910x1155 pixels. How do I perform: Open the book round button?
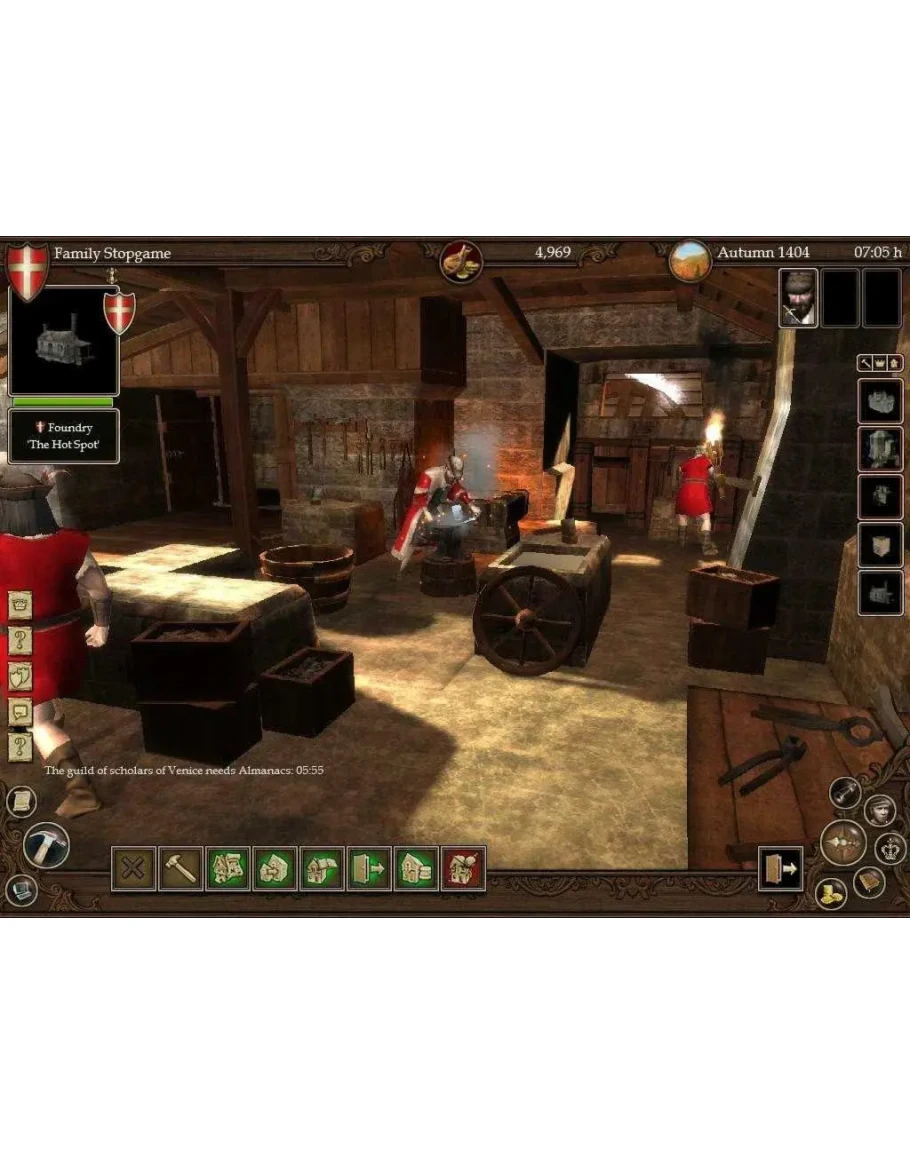tap(868, 881)
